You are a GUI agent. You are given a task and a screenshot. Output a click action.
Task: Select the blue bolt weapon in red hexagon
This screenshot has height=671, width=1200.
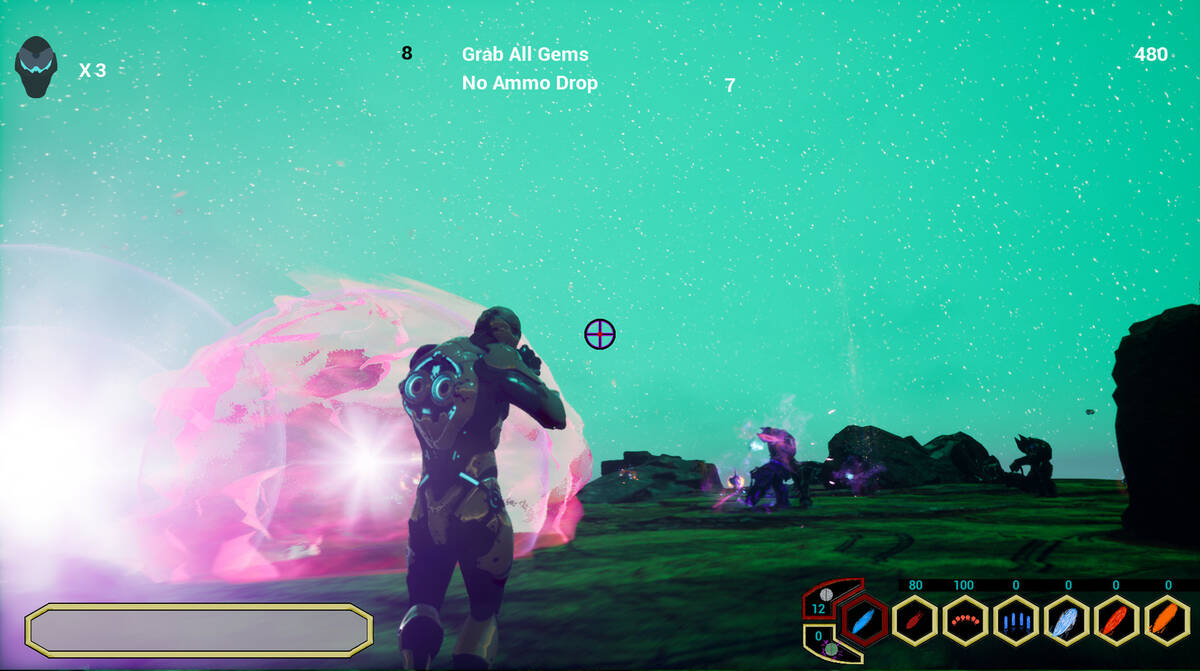[x=863, y=621]
